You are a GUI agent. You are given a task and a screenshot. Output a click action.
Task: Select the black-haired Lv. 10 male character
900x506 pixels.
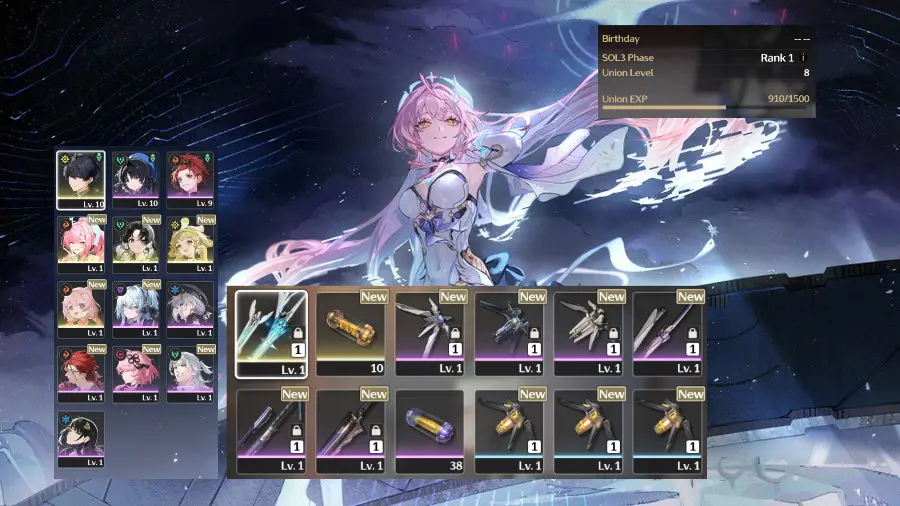(x=81, y=179)
